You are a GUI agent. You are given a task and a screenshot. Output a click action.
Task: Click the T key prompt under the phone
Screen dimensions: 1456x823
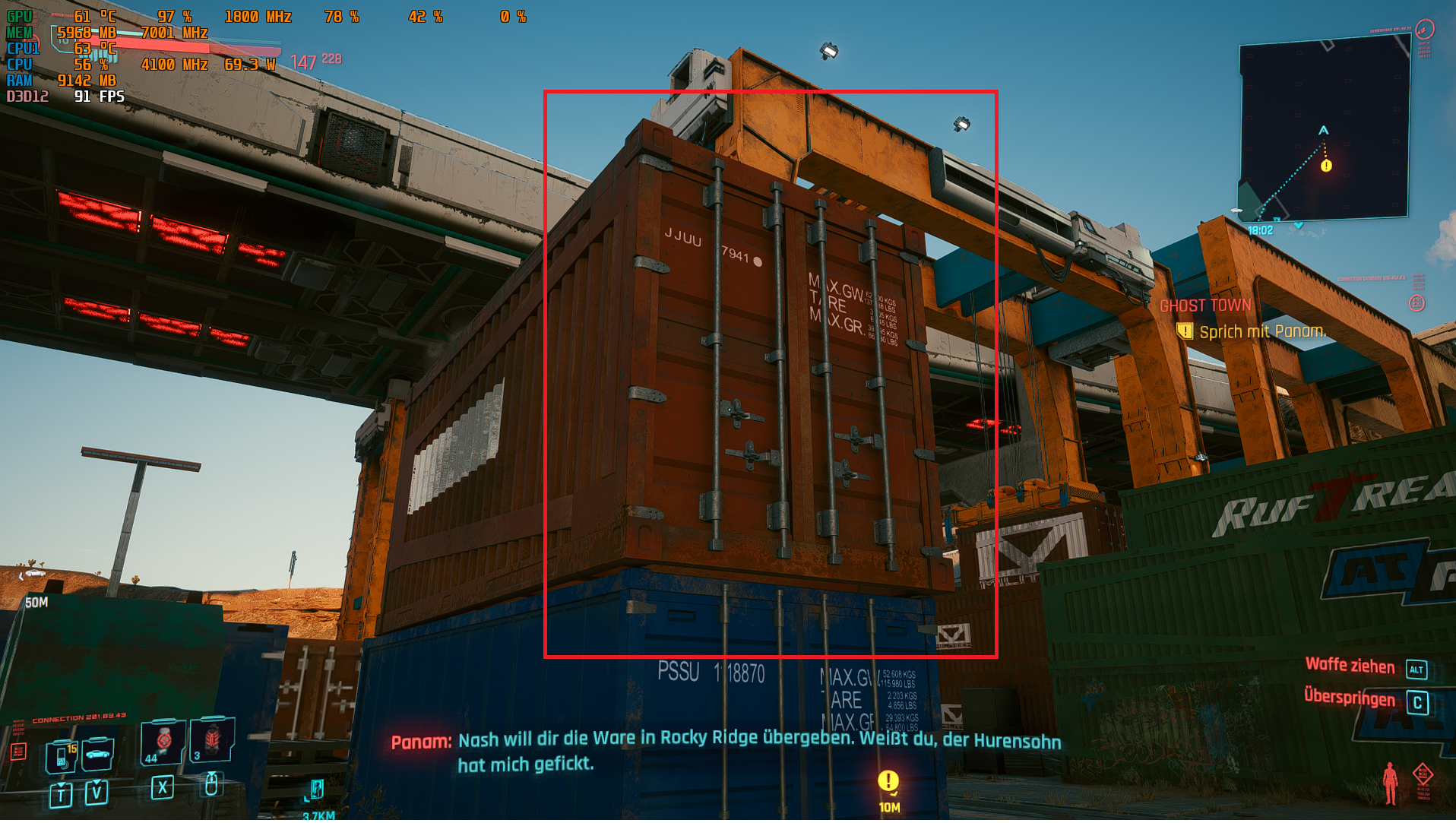point(62,796)
